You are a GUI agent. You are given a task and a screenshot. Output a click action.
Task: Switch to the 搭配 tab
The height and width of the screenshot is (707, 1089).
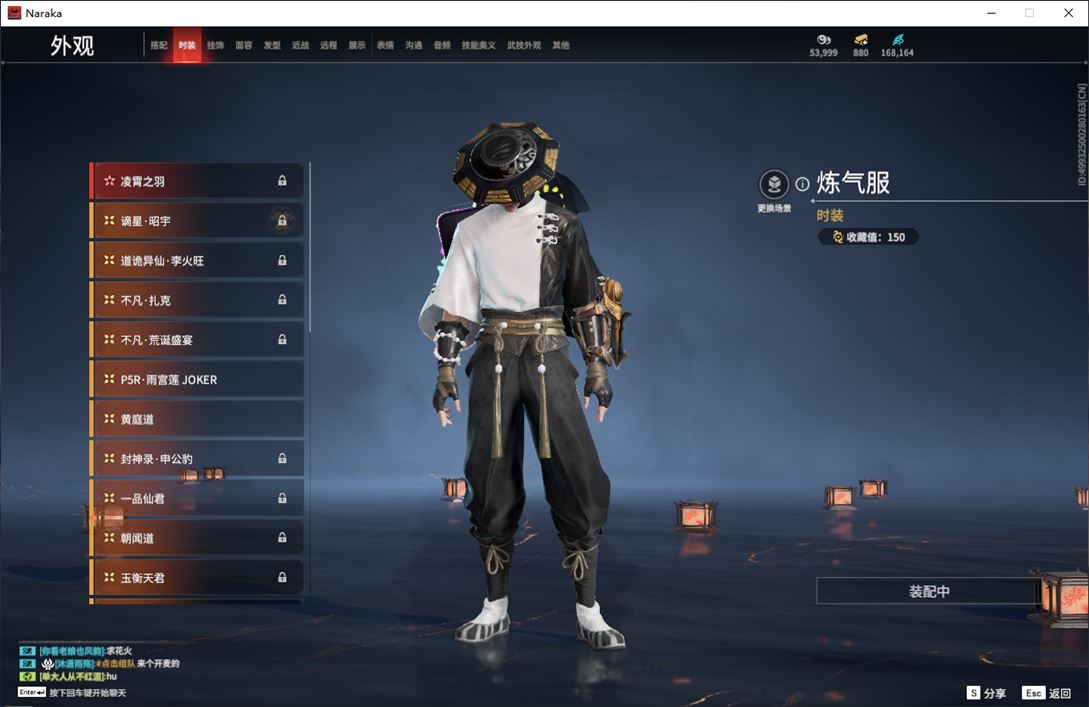[x=158, y=46]
